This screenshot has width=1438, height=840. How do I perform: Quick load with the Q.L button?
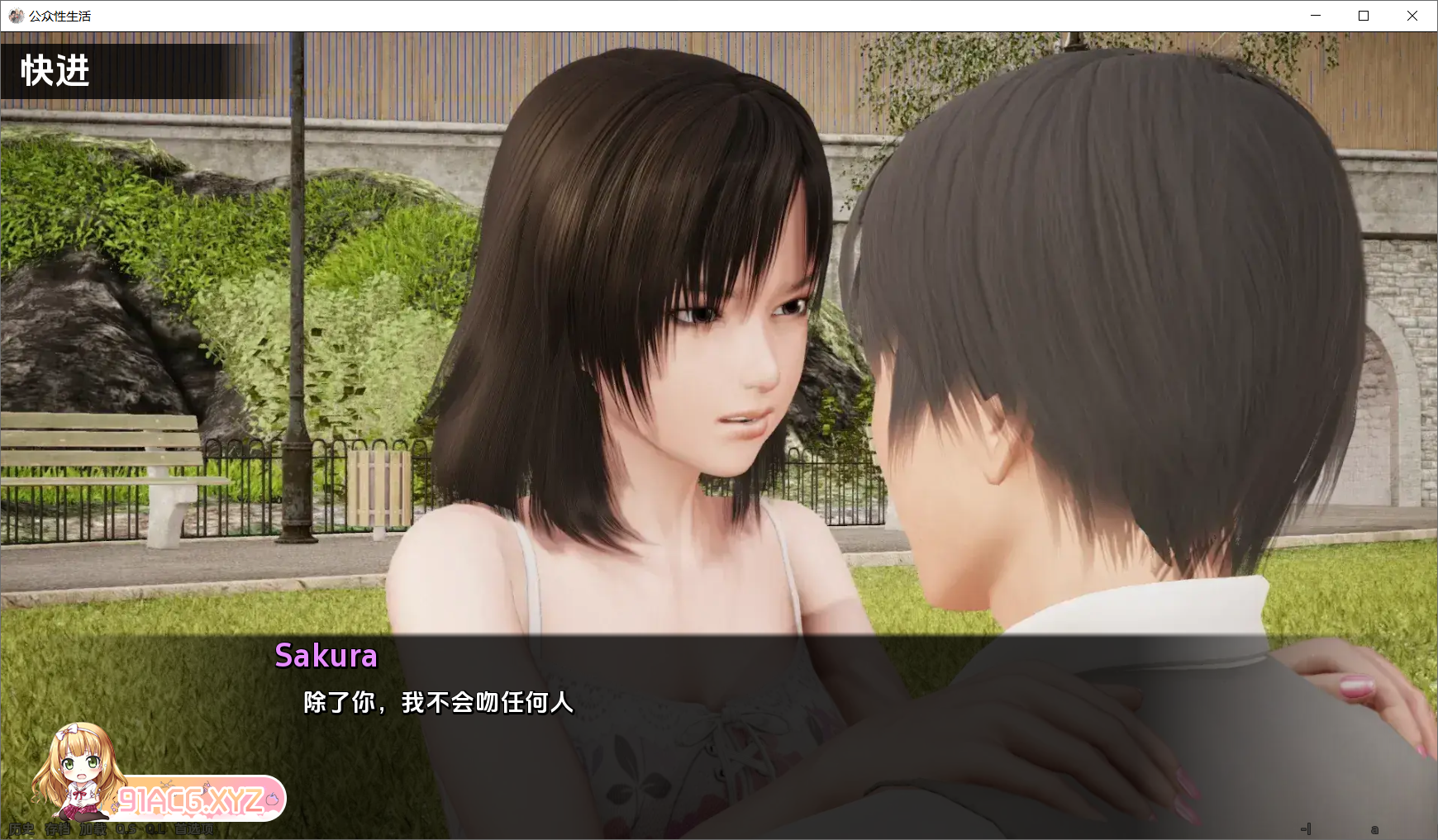point(156,828)
